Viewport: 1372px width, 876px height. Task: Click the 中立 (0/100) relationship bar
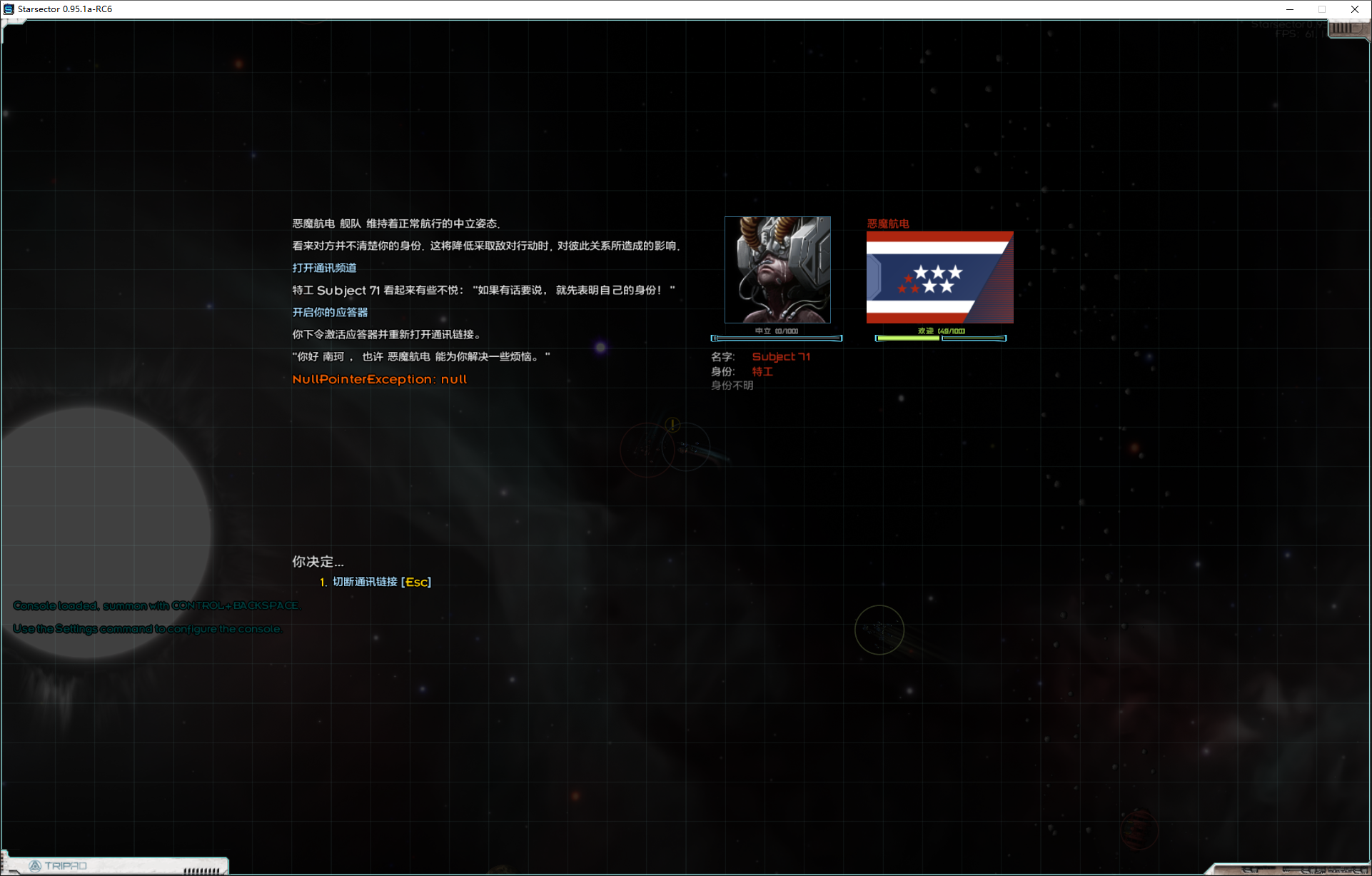[777, 338]
